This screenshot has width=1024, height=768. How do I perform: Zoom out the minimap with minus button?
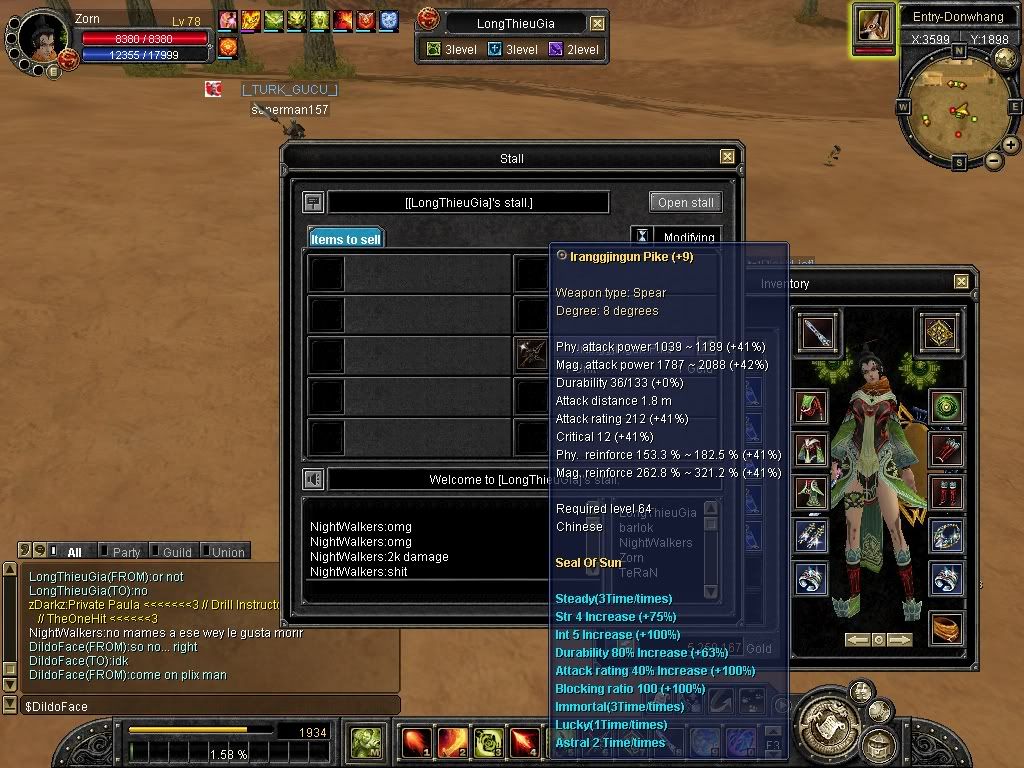[994, 161]
